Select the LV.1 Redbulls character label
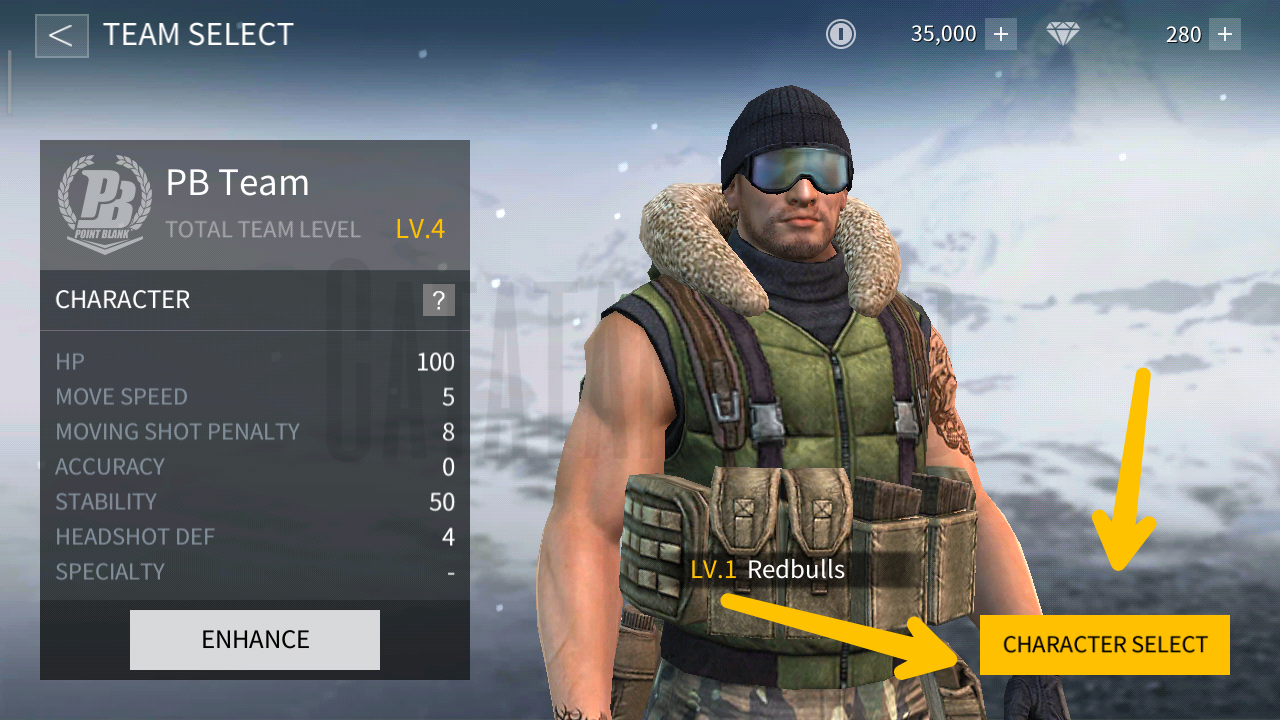1280x720 pixels. point(767,571)
